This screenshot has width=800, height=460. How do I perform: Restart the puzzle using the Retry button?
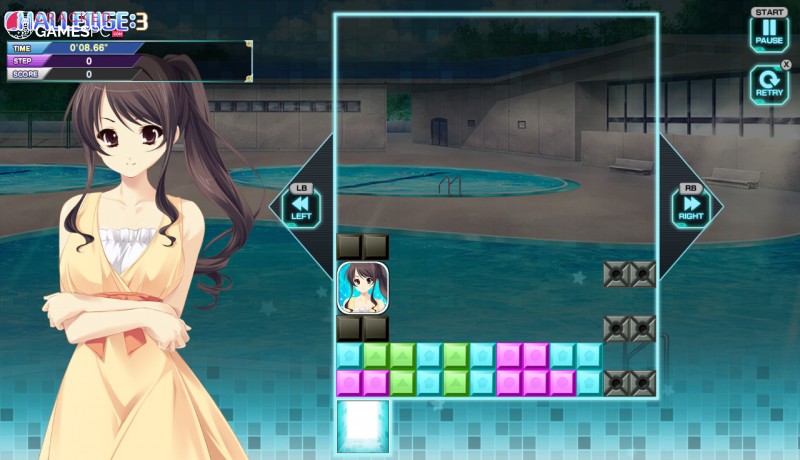[769, 83]
